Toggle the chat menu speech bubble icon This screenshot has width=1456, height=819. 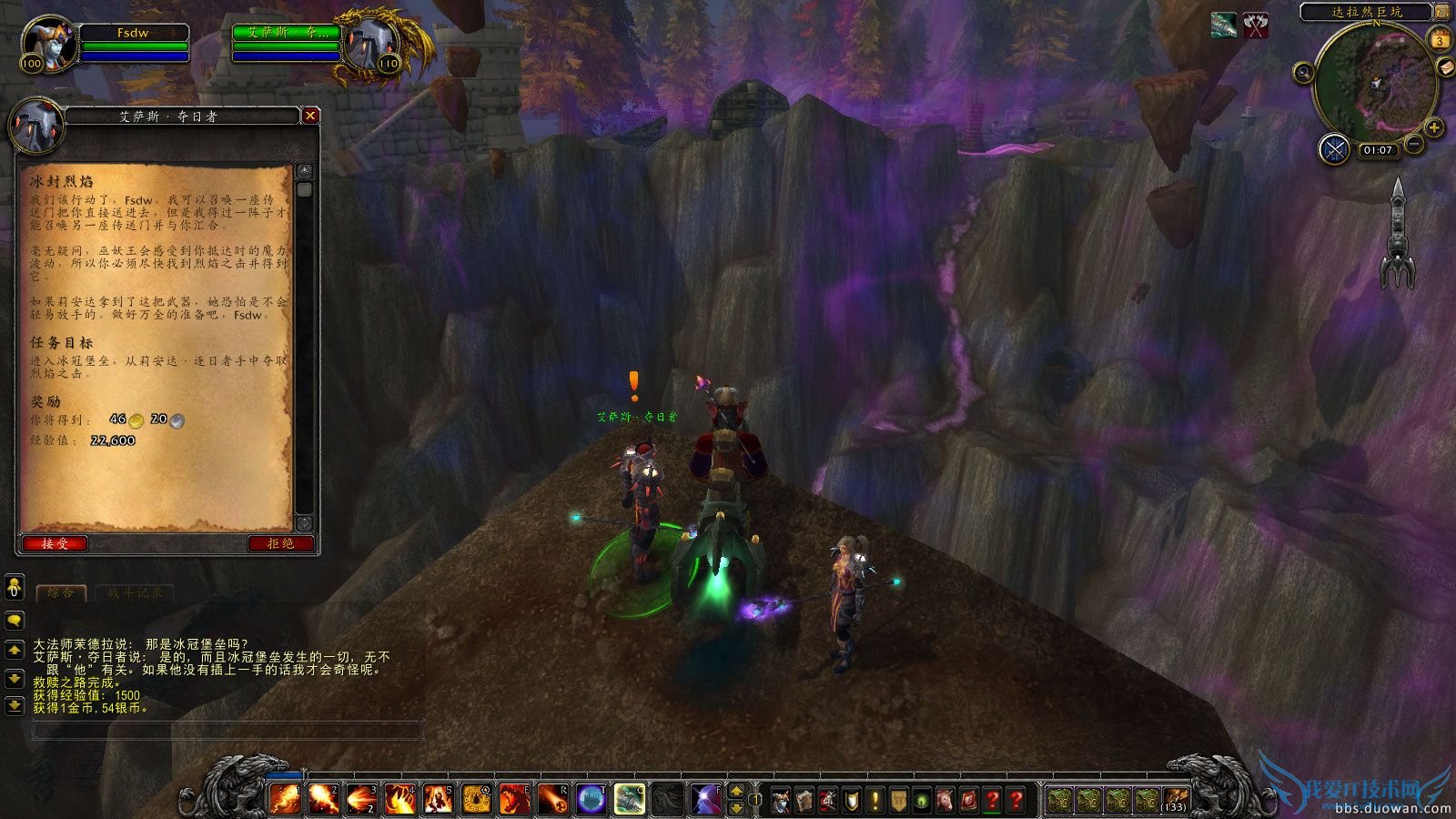pos(14,620)
